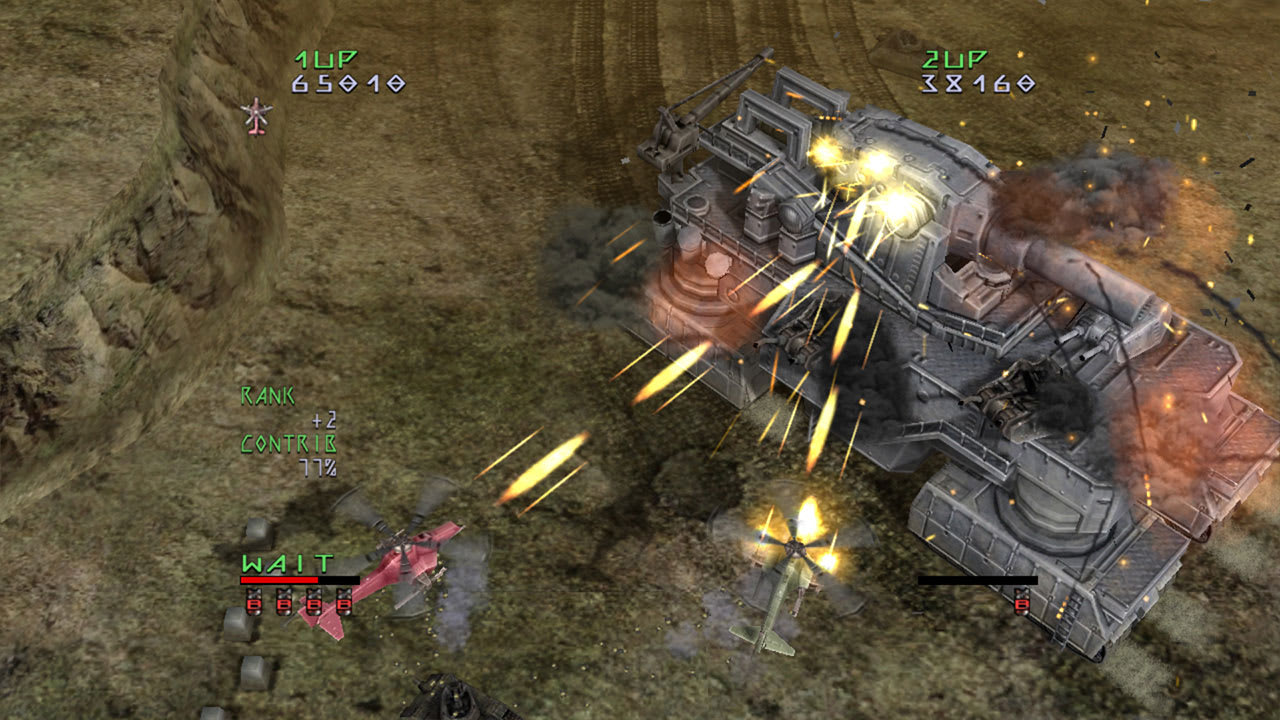The height and width of the screenshot is (720, 1280).
Task: Click player 2's score reading 38160
Action: click(x=975, y=83)
